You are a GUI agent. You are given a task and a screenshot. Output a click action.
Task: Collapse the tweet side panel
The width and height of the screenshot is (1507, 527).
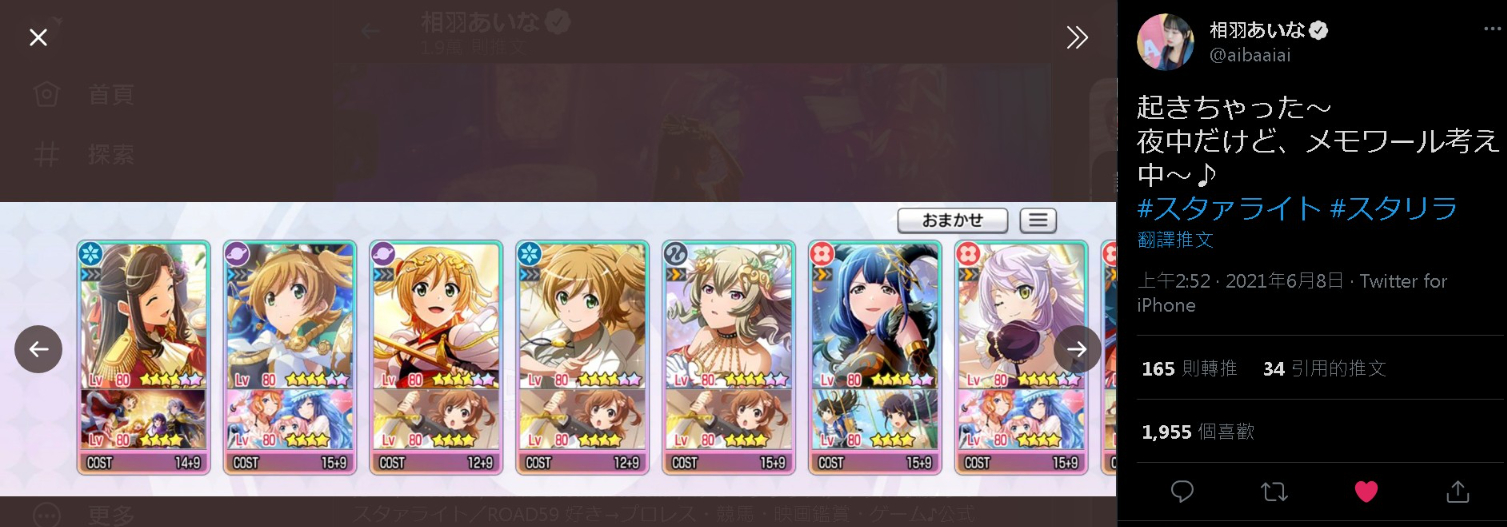[x=1077, y=38]
